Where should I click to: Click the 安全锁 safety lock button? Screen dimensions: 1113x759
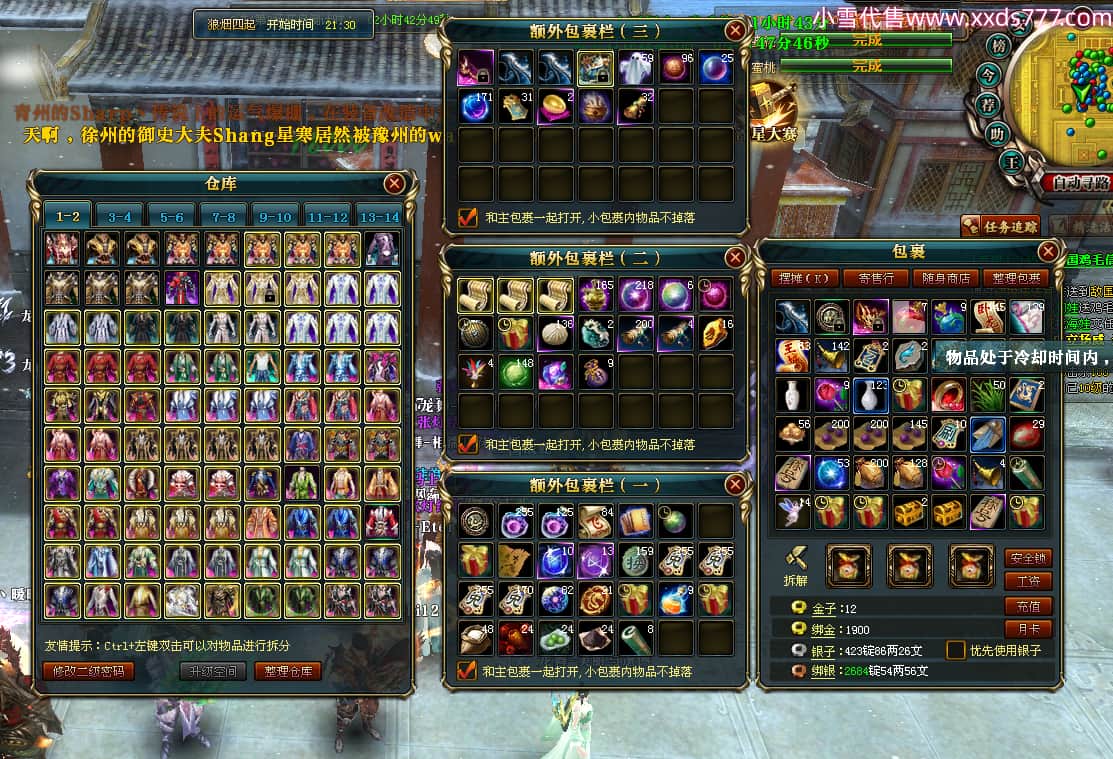click(1028, 558)
